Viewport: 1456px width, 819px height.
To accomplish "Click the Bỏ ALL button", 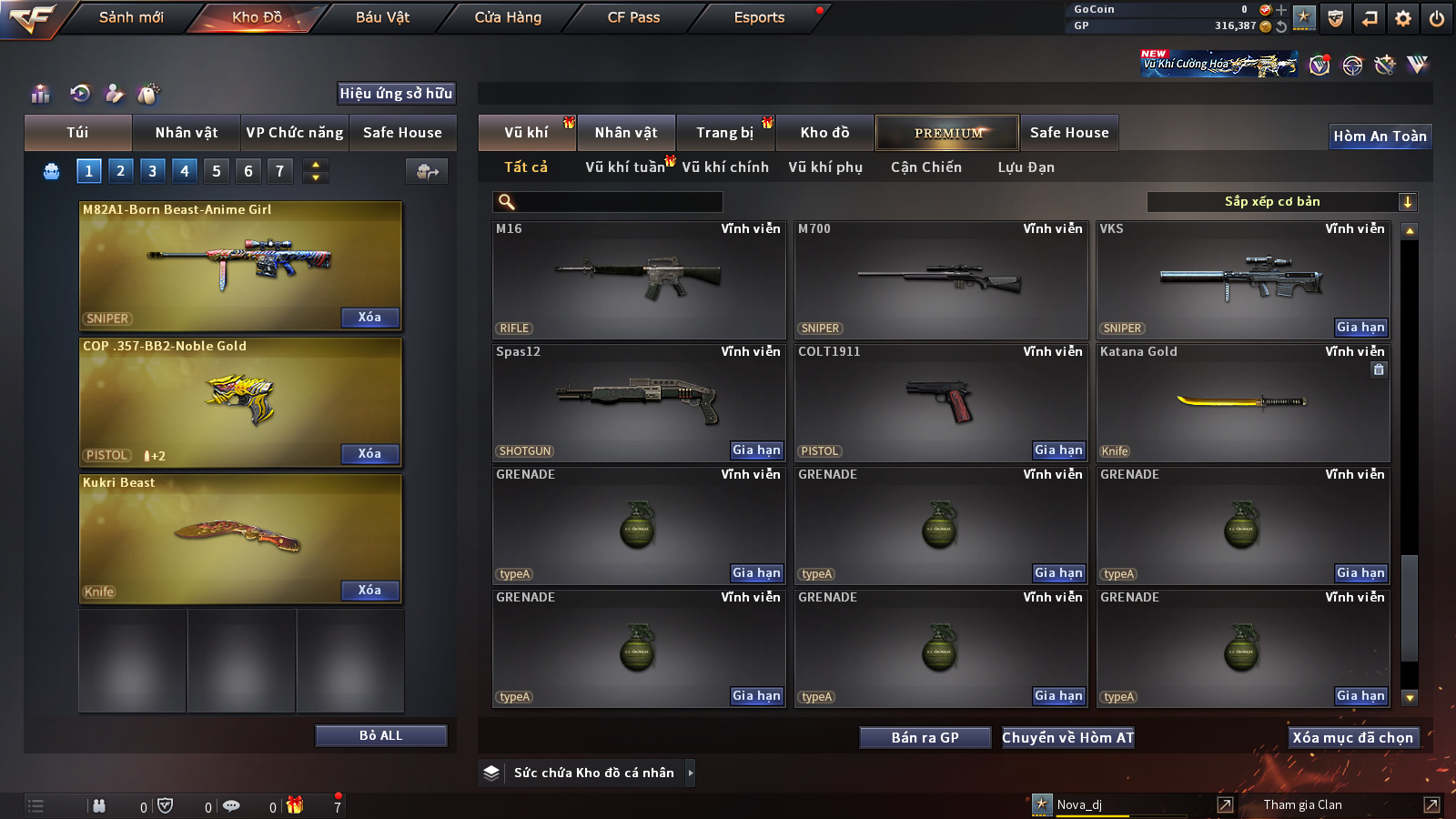I will pos(380,735).
